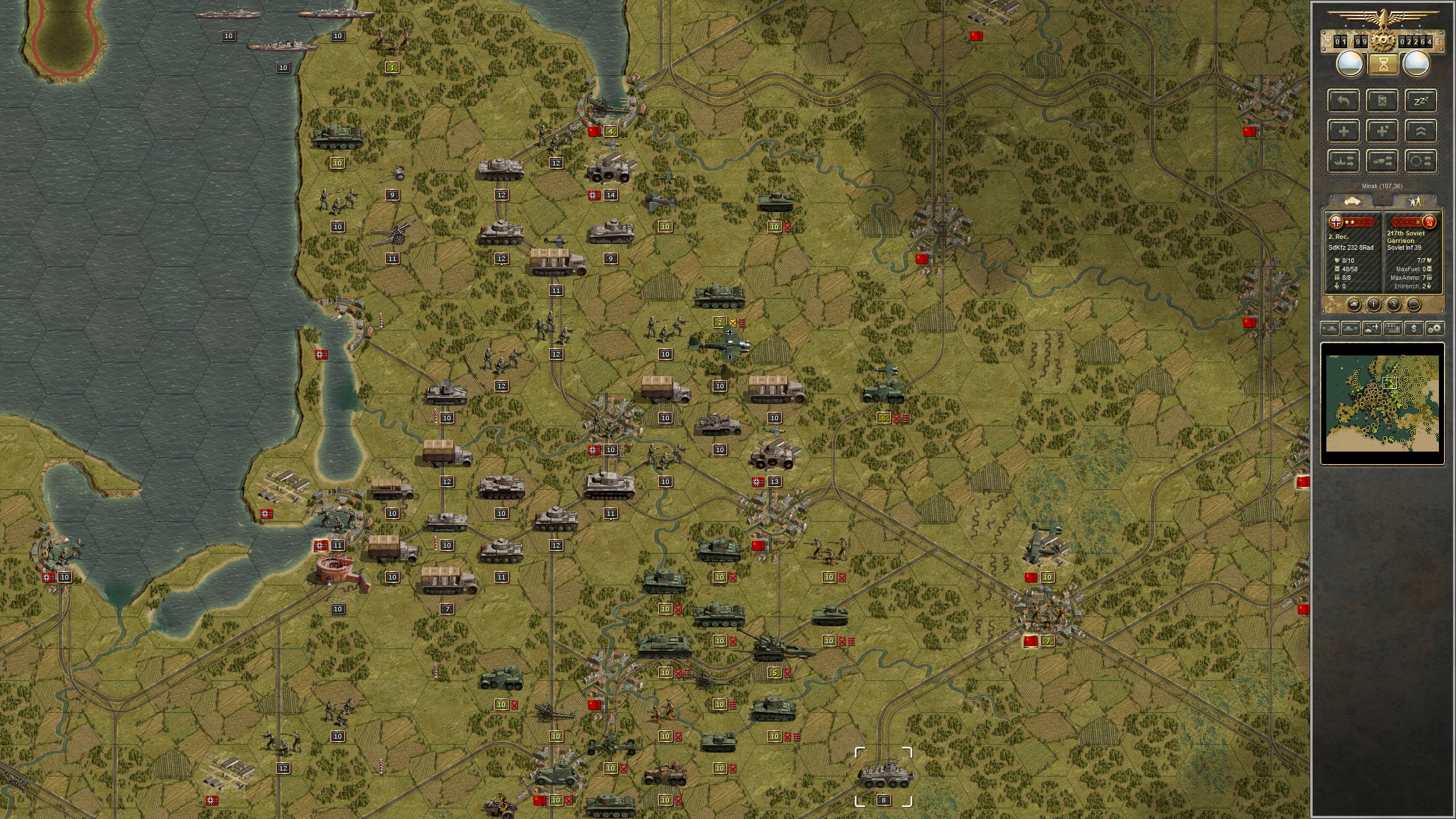This screenshot has width=1456, height=819.
Task: Click the Europe minimap
Action: point(1382,403)
